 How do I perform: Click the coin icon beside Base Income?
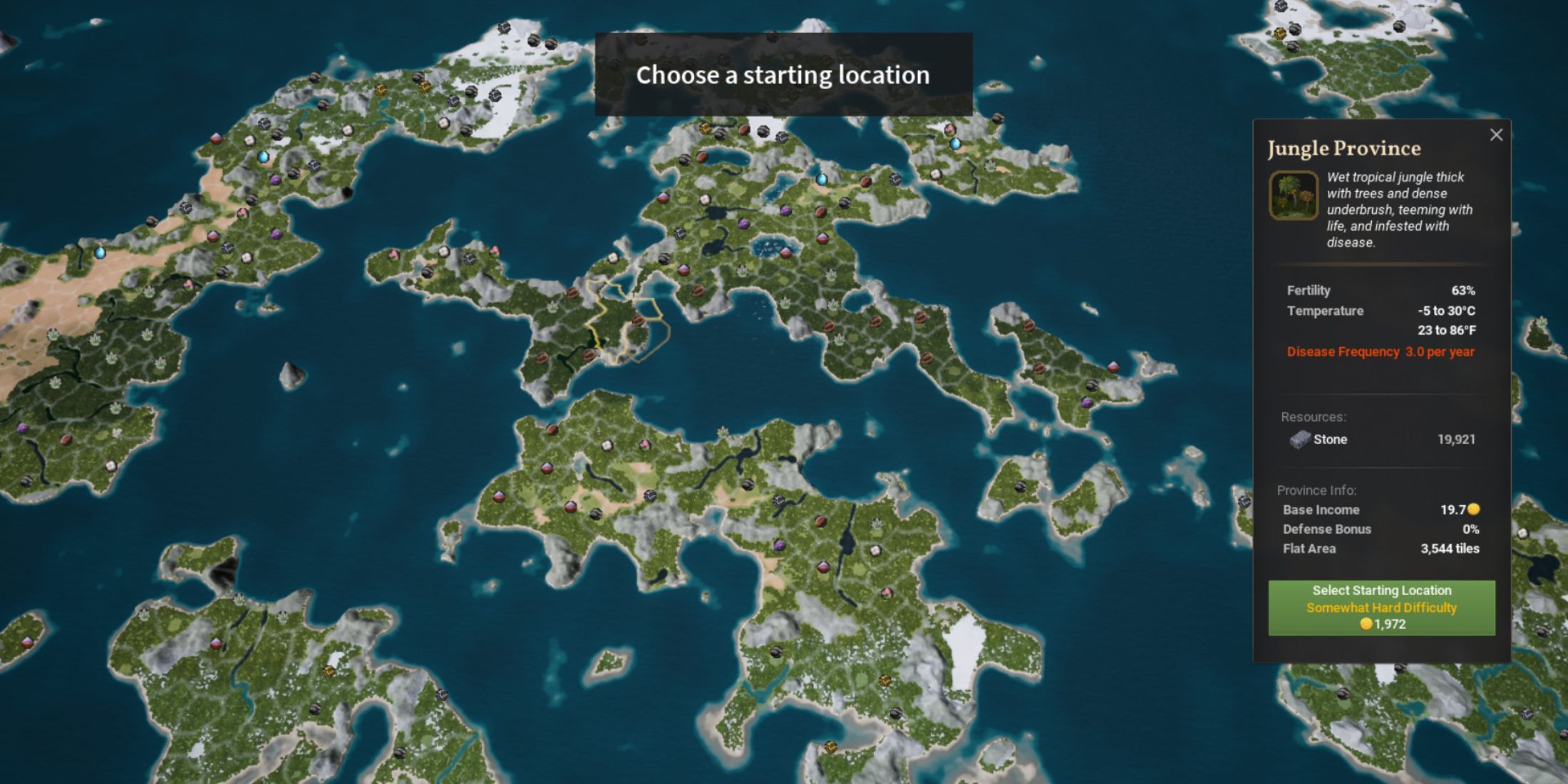point(1472,508)
